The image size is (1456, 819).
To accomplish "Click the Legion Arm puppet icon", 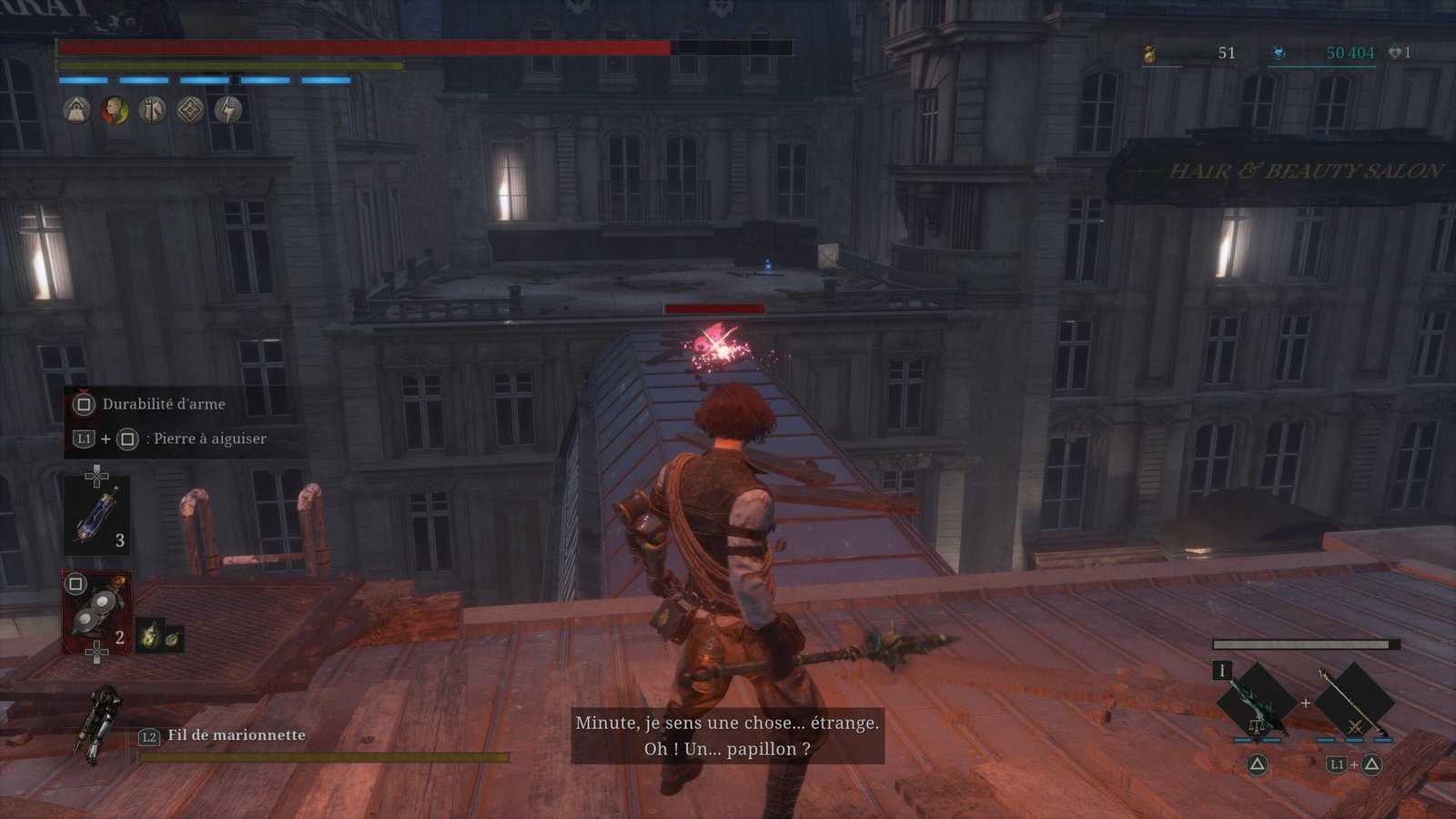I will tap(98, 724).
